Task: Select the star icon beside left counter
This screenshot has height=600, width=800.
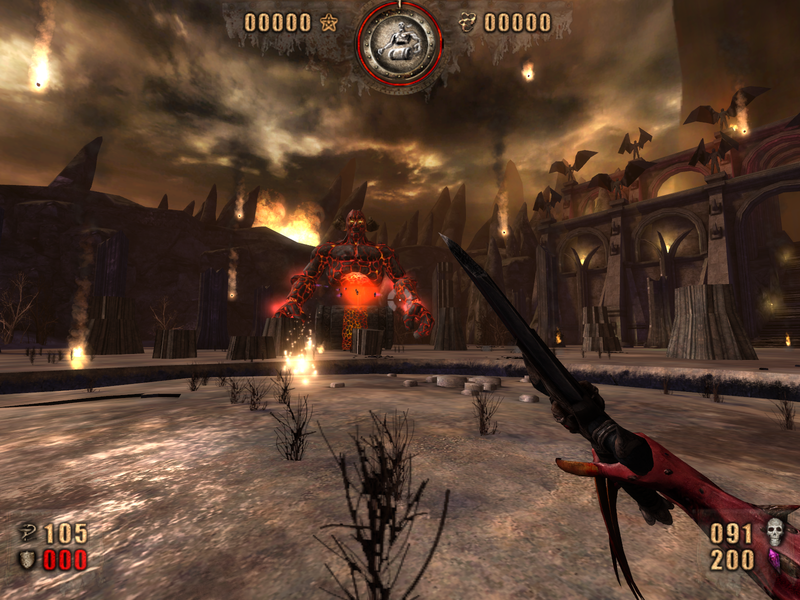Action: [x=328, y=22]
